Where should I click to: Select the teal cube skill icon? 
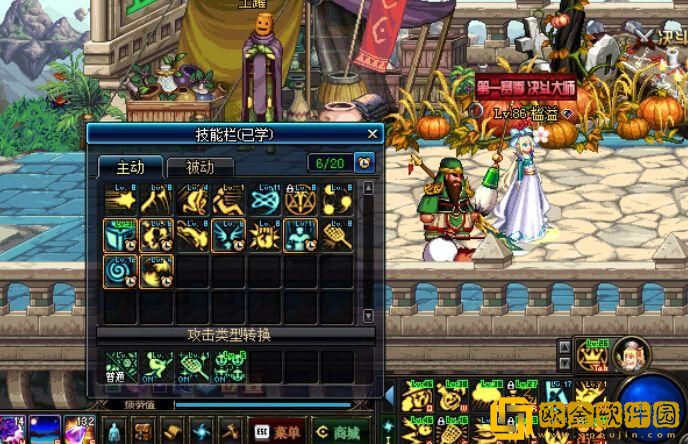[x=119, y=236]
